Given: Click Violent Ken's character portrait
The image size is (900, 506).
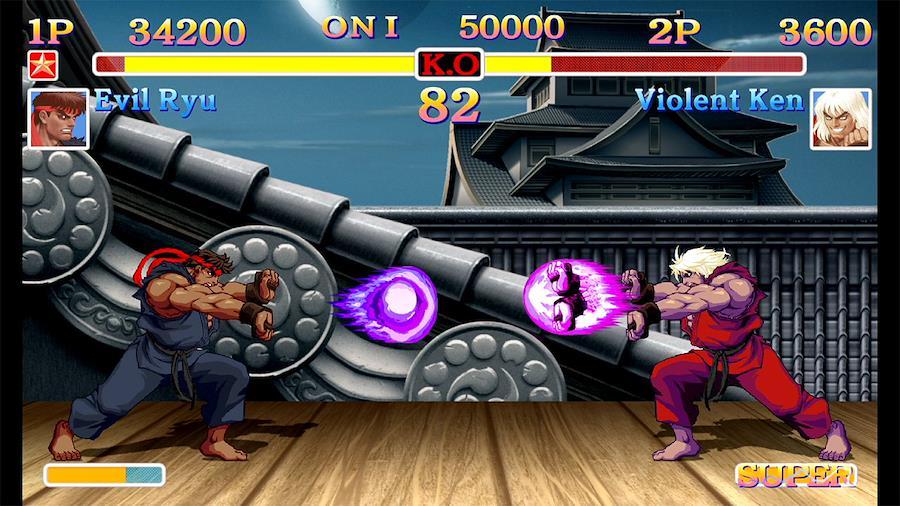Looking at the screenshot, I should point(840,119).
